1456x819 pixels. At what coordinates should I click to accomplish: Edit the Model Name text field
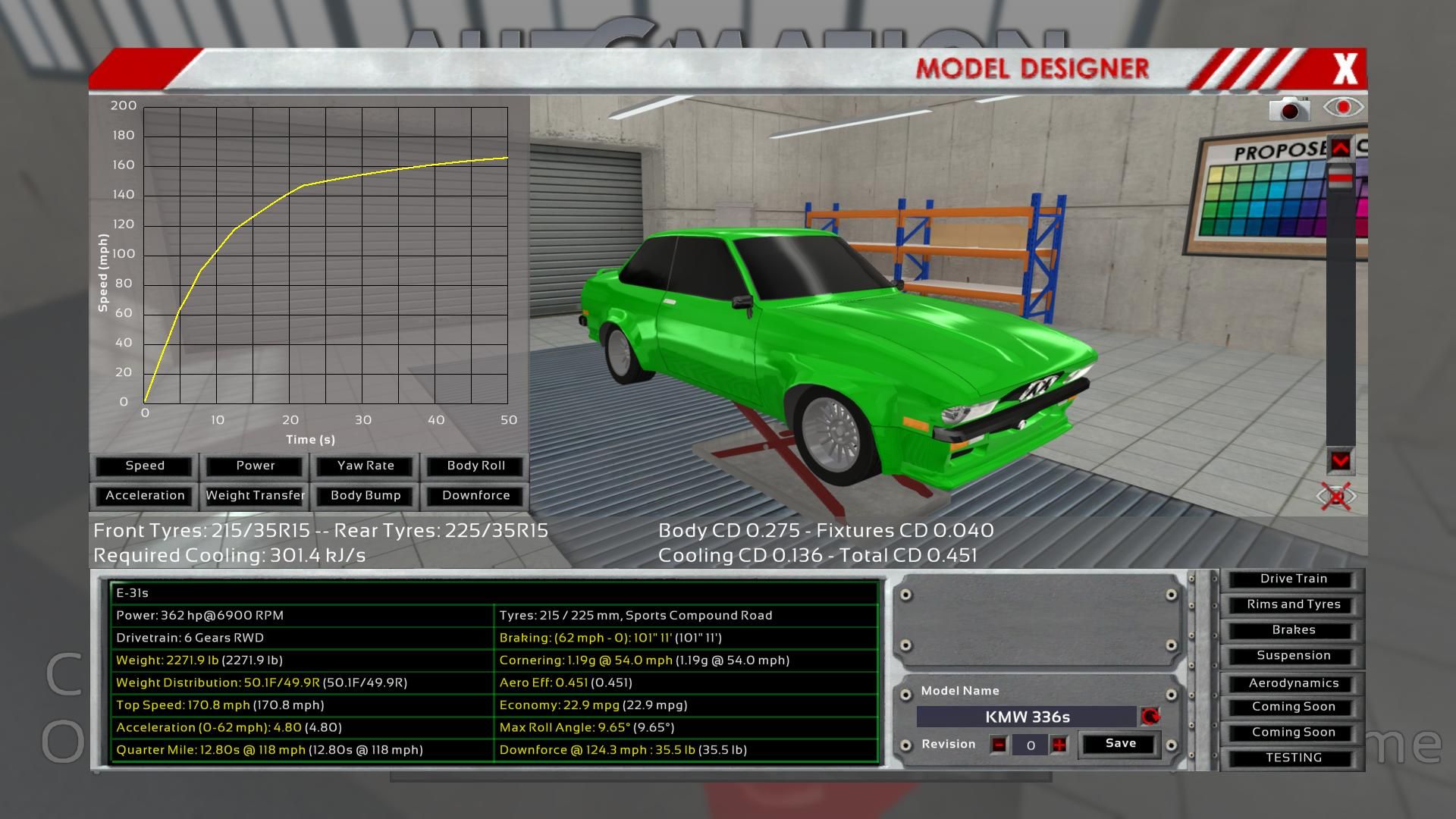pos(1027,717)
